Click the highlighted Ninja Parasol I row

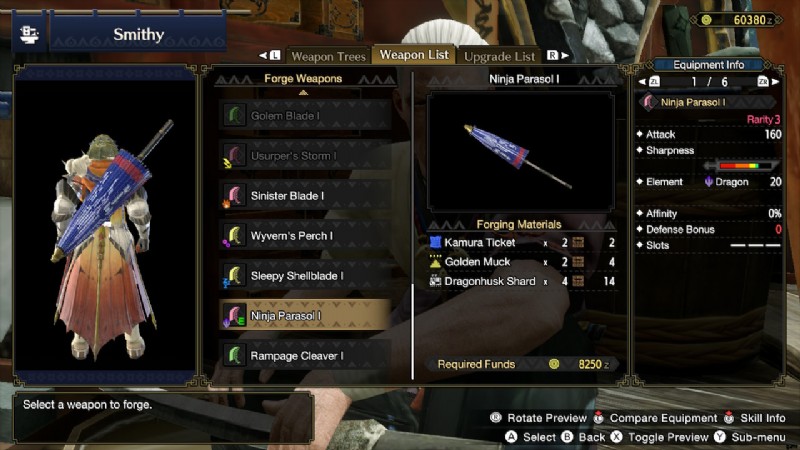pyautogui.click(x=304, y=316)
